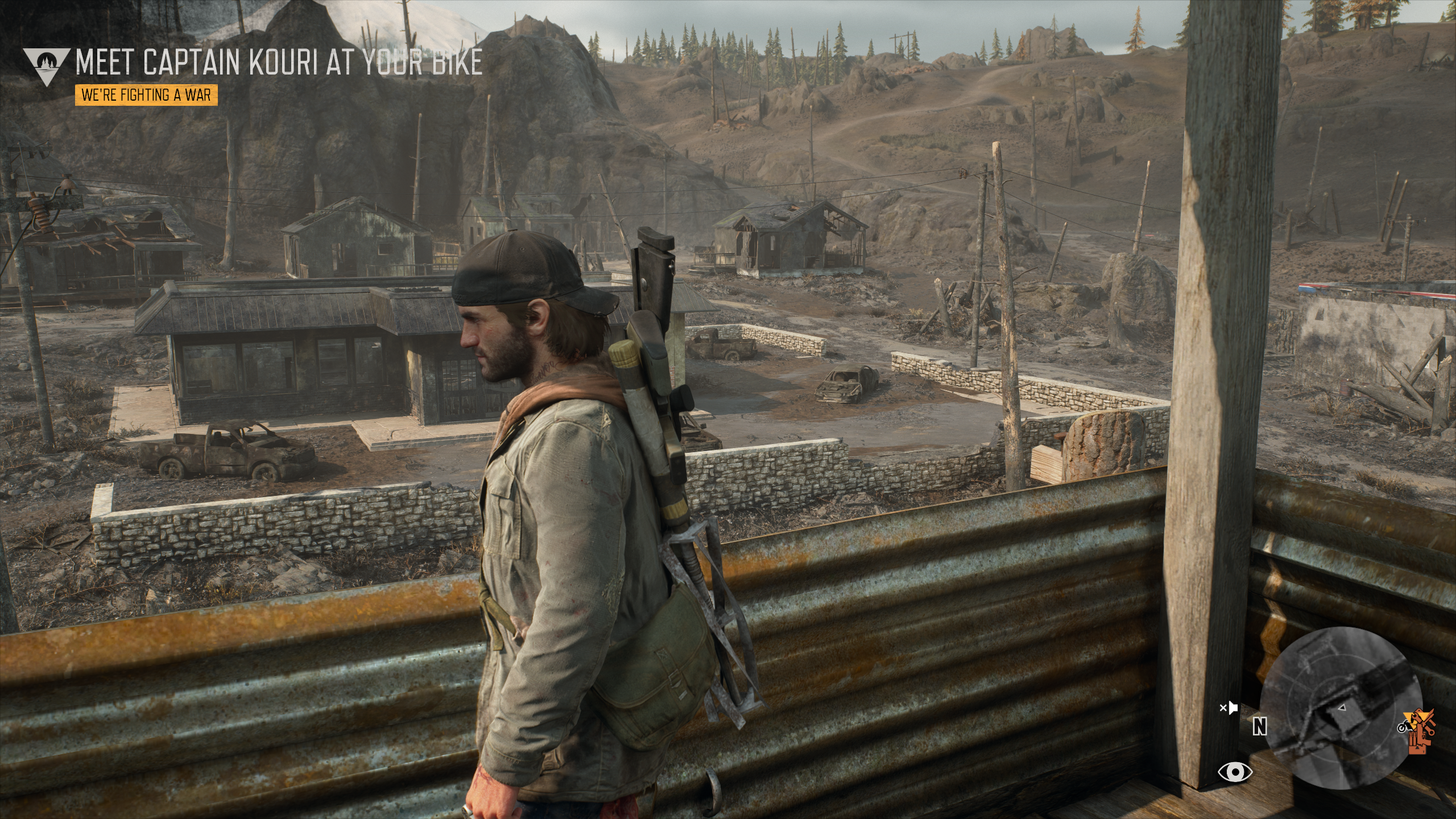Click the muted speaker noise indicator
Viewport: 1456px width, 819px height.
coord(1228,708)
